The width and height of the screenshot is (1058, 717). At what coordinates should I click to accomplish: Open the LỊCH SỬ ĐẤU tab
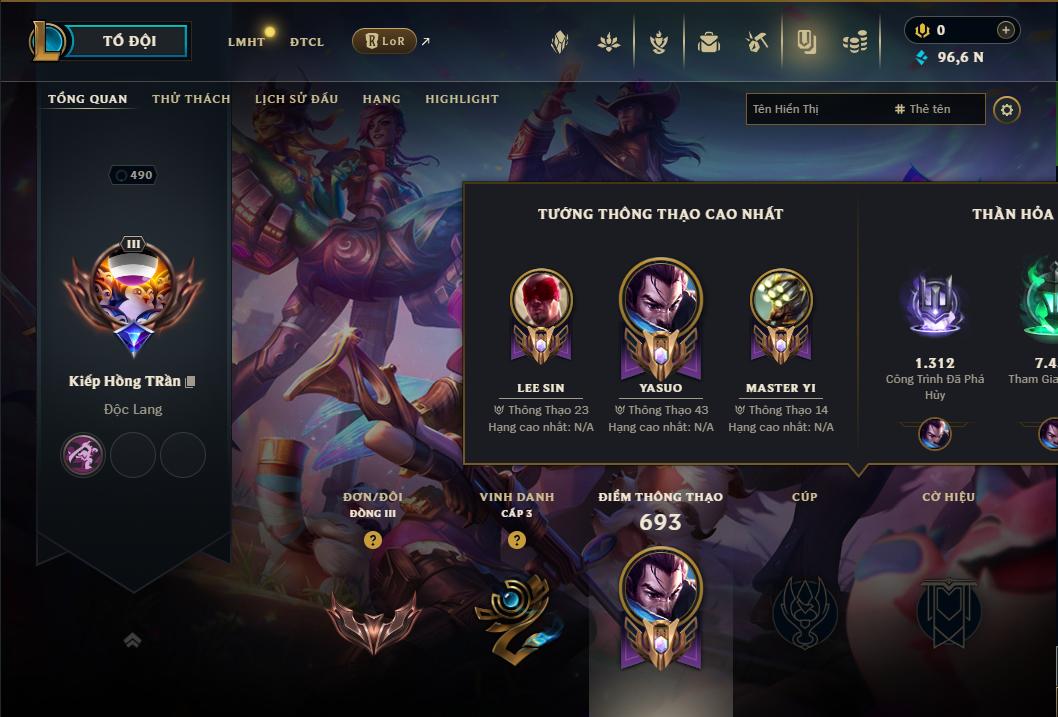tap(296, 99)
